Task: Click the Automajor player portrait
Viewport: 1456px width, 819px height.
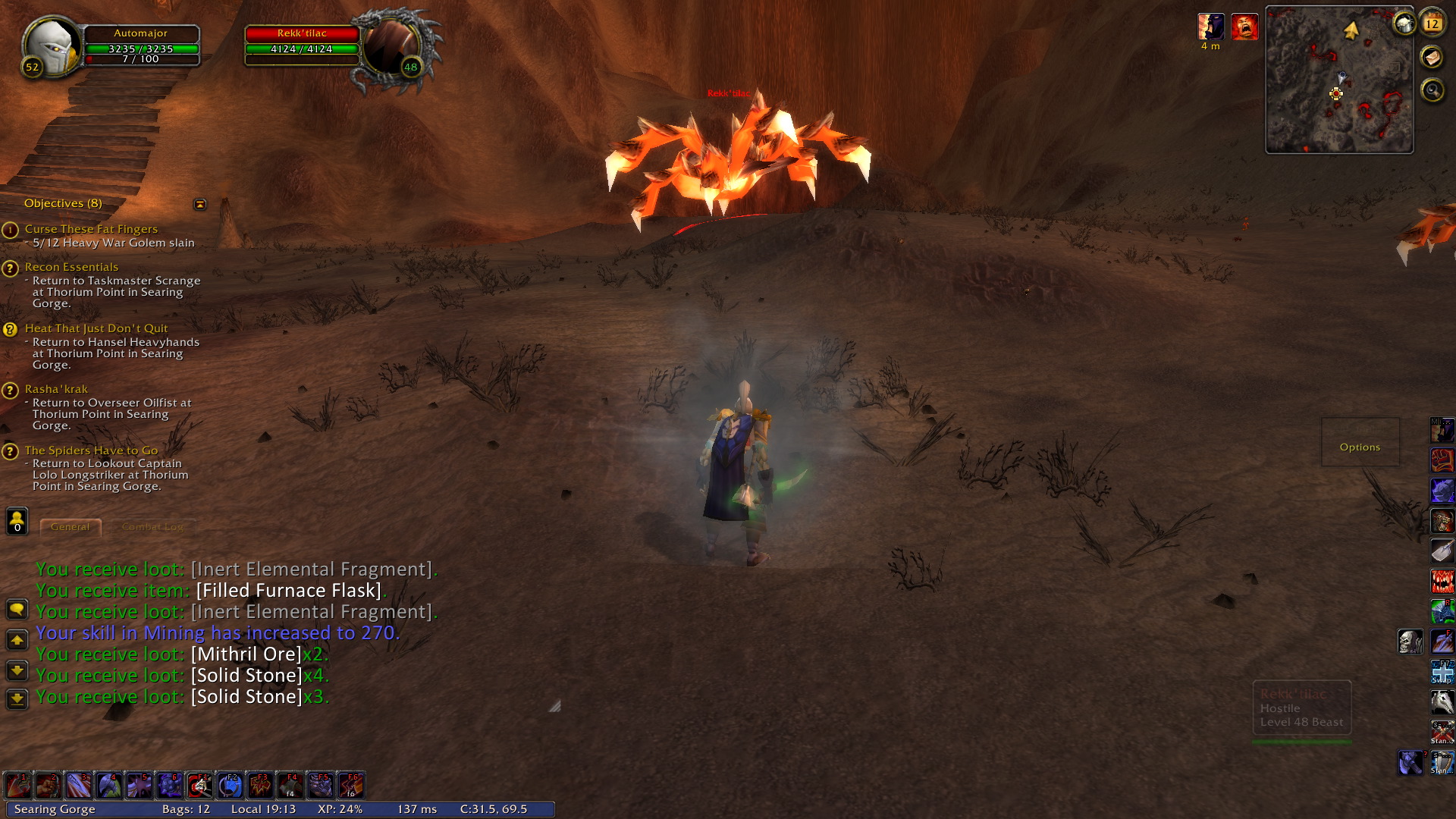Action: (50, 45)
